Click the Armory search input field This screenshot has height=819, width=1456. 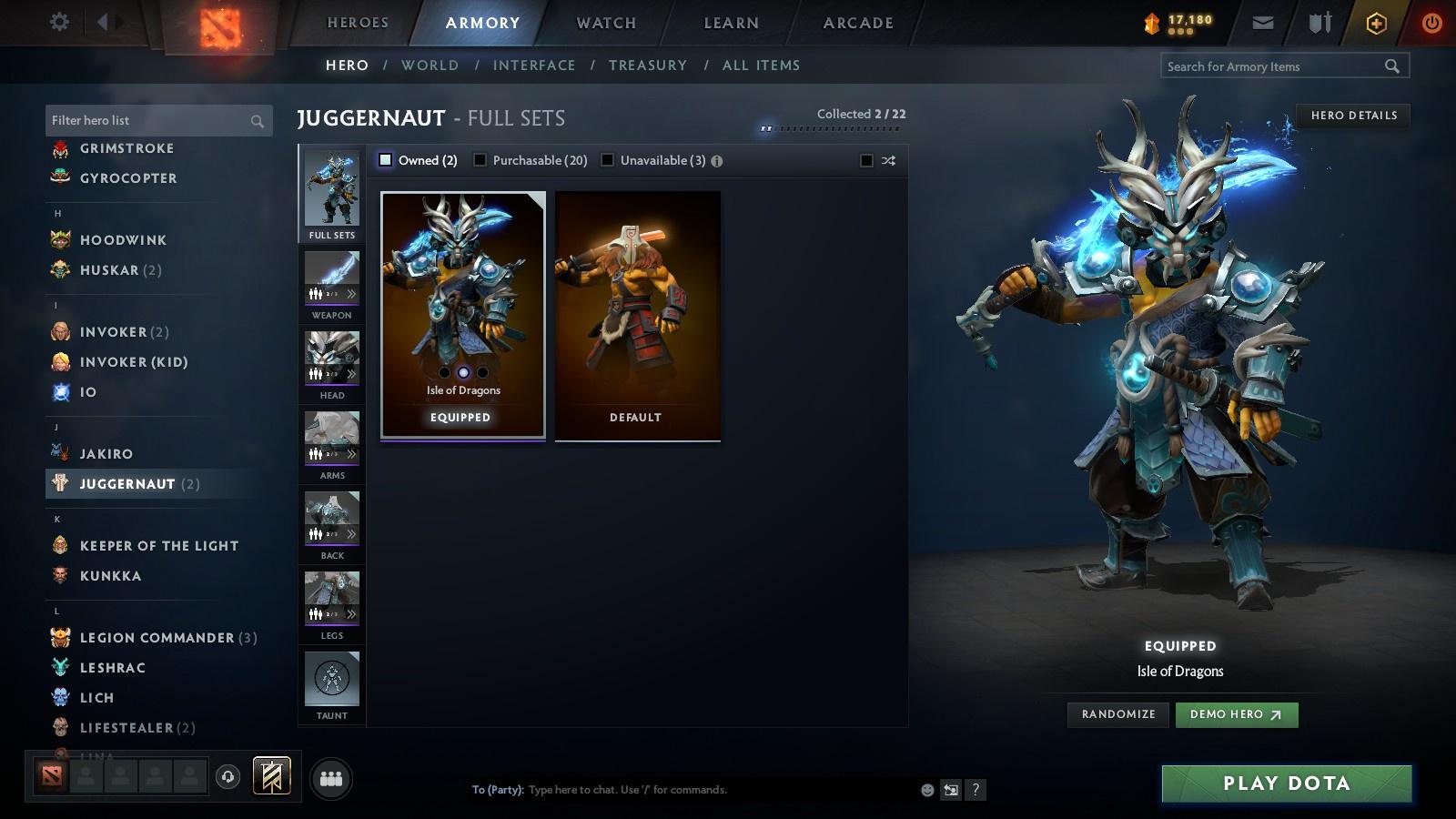1274,66
